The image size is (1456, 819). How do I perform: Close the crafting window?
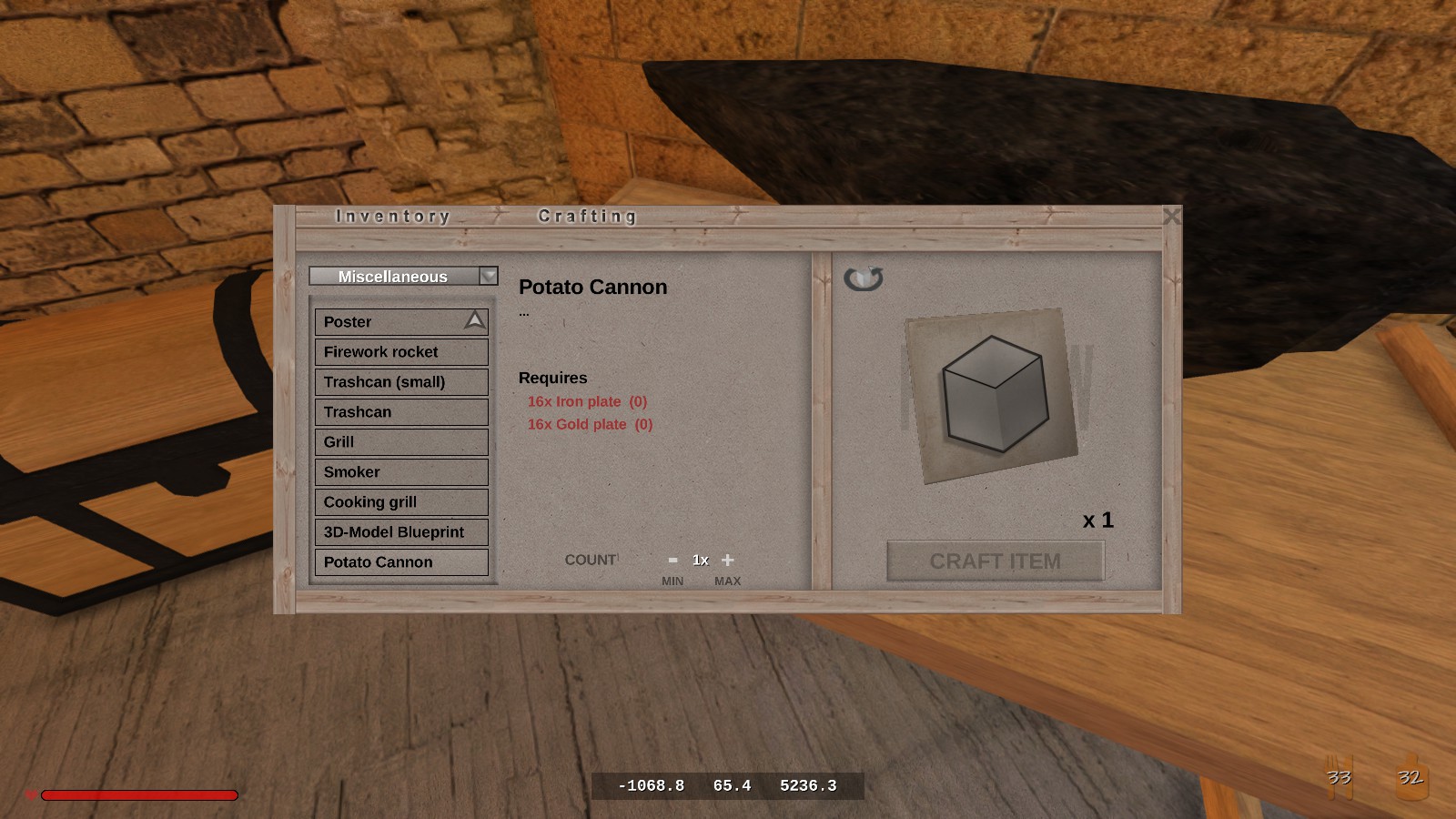(x=1171, y=217)
